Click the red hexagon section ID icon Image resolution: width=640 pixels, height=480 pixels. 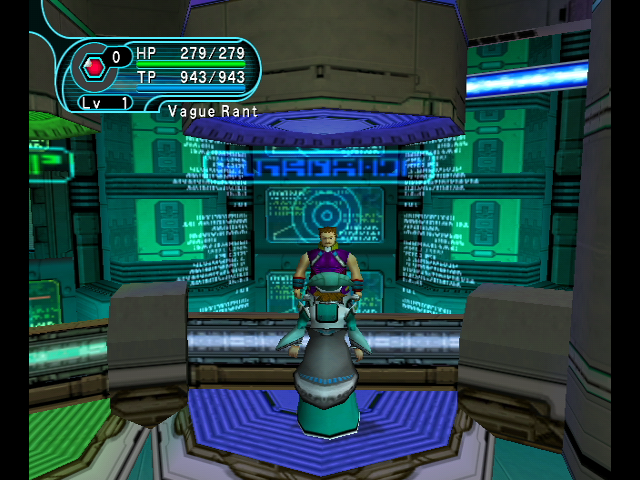(93, 67)
